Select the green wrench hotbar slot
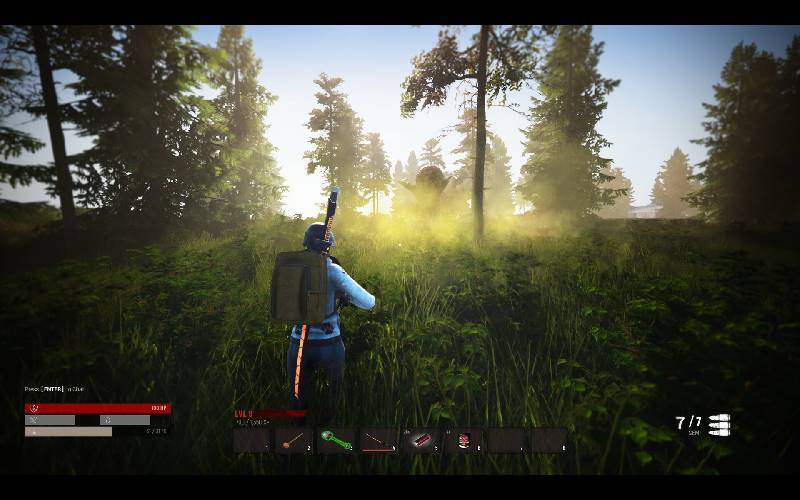Image resolution: width=800 pixels, height=500 pixels. tap(336, 440)
